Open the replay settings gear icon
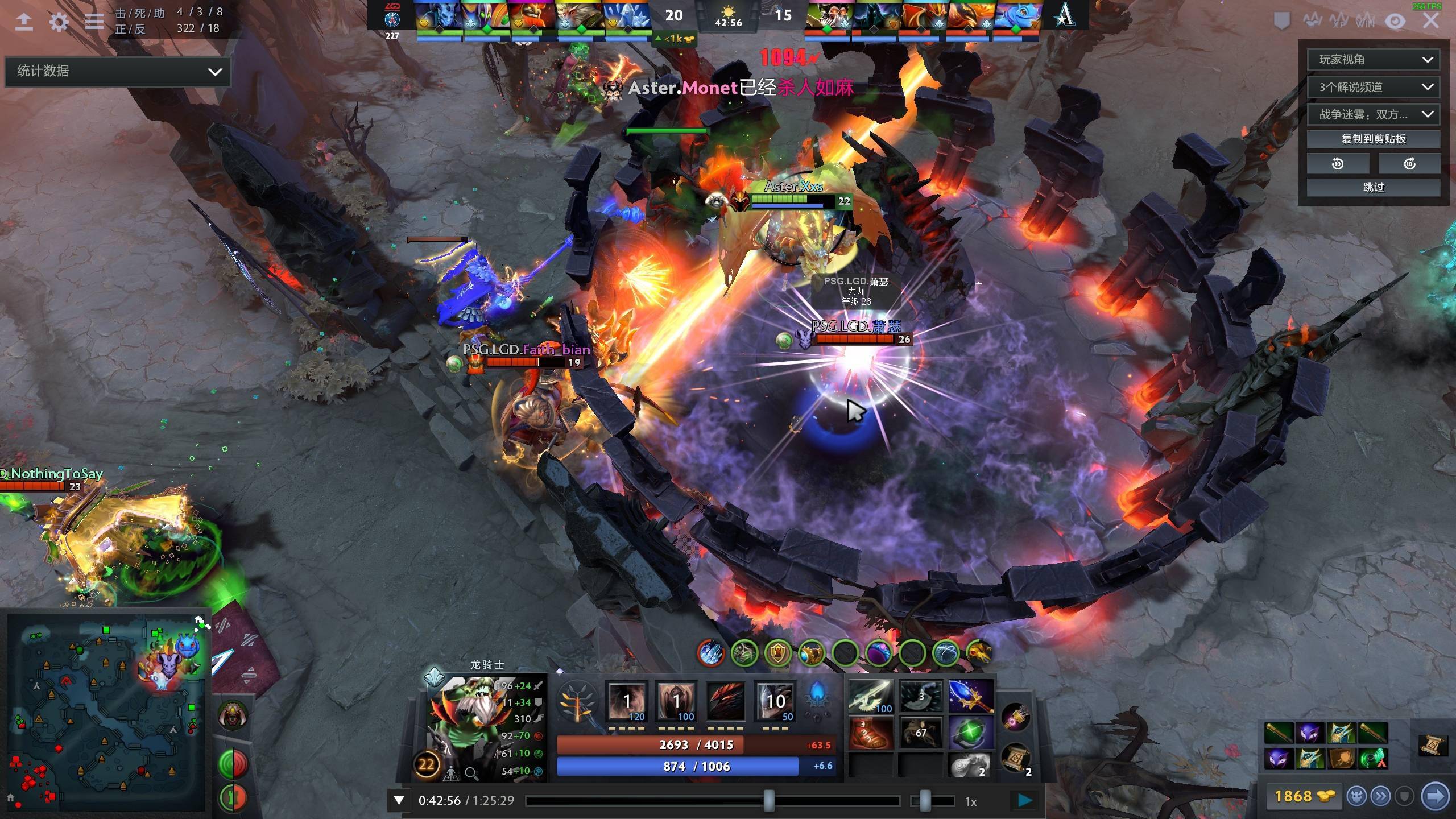Viewport: 1456px width, 819px height. tap(59, 22)
